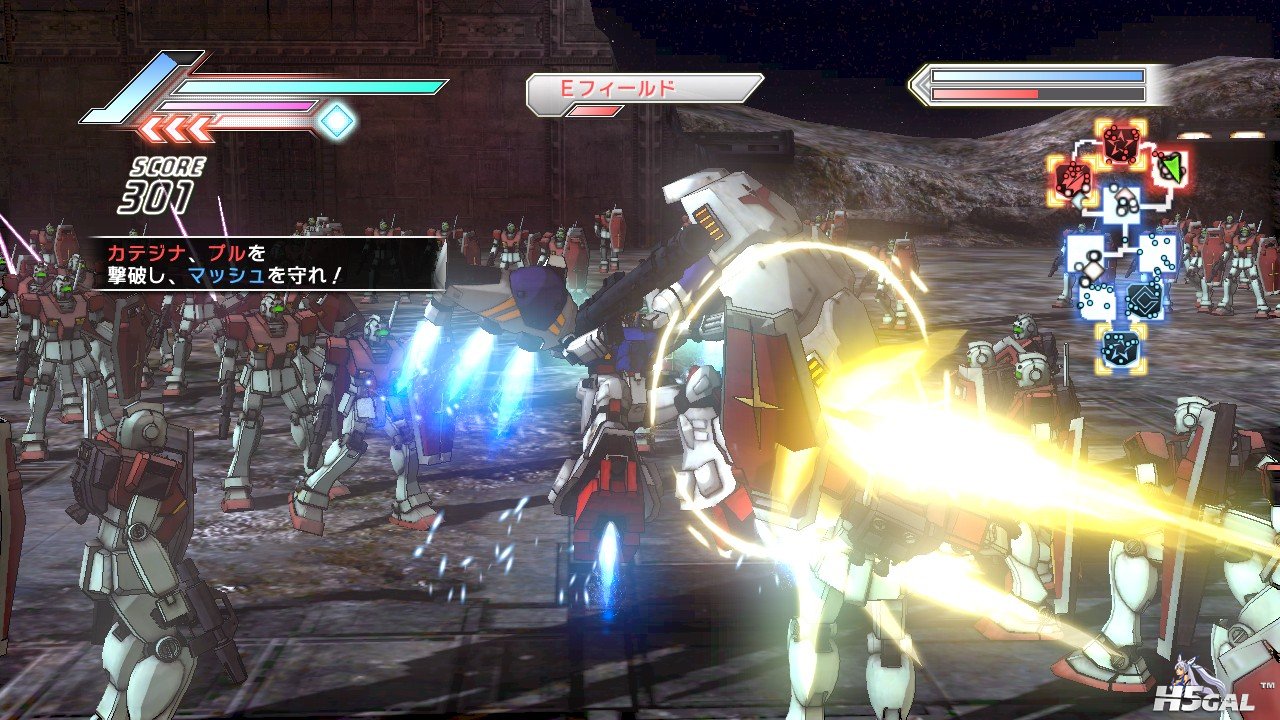
Task: Select the red star field on the minimap
Action: [x=1119, y=144]
